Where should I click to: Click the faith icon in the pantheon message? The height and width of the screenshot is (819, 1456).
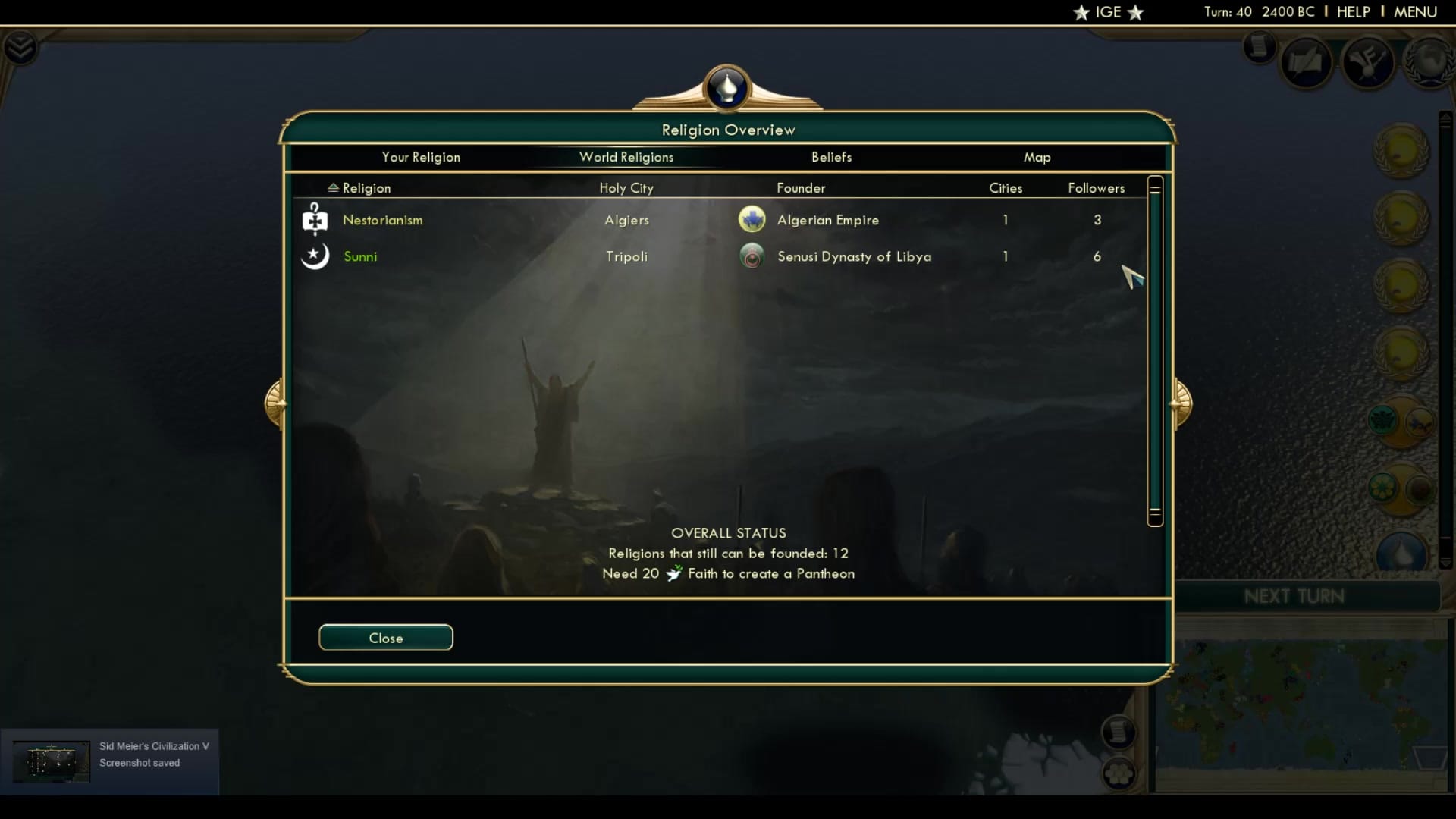[673, 574]
